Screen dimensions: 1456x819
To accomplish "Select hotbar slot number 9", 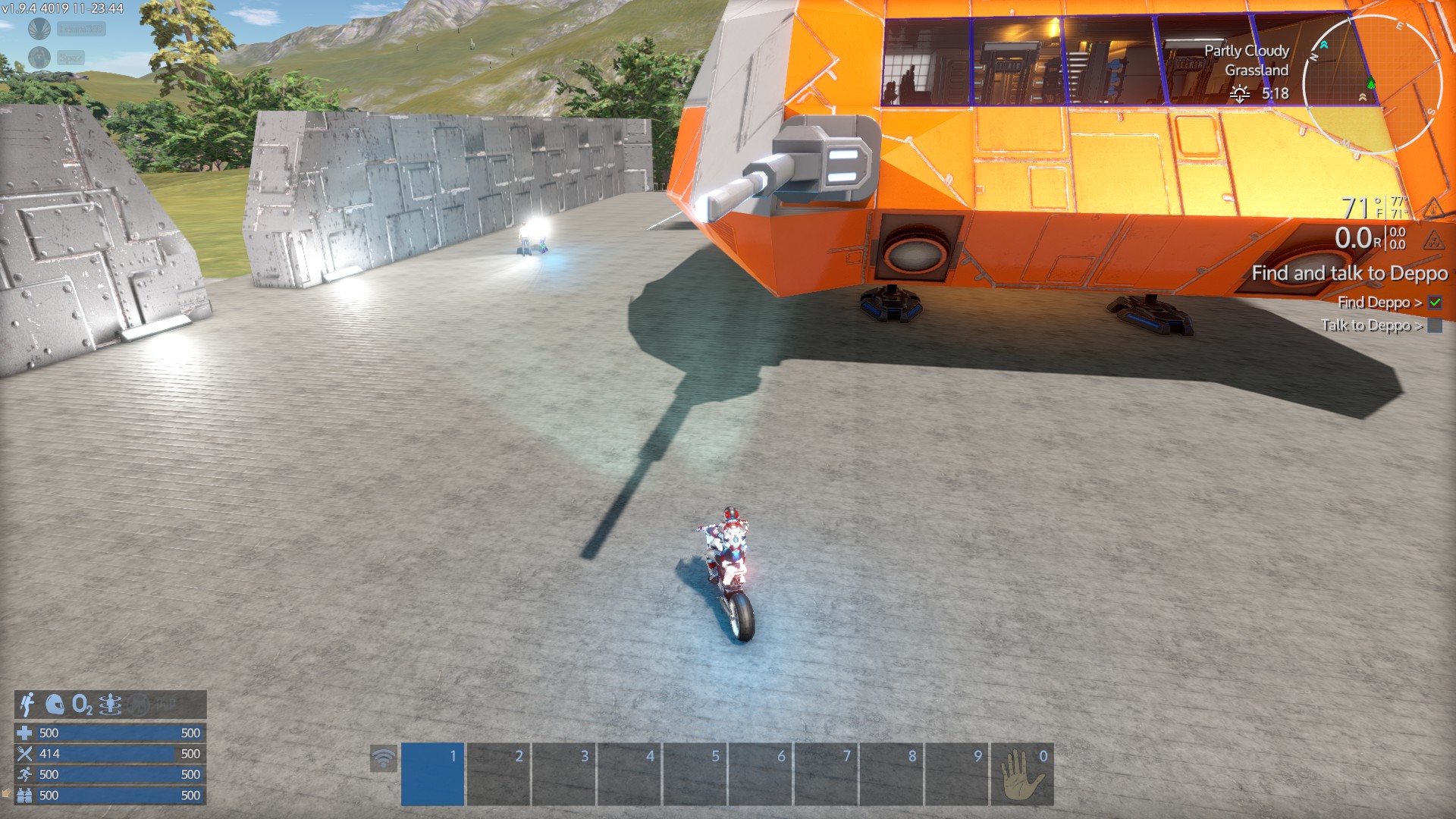I will 956,773.
